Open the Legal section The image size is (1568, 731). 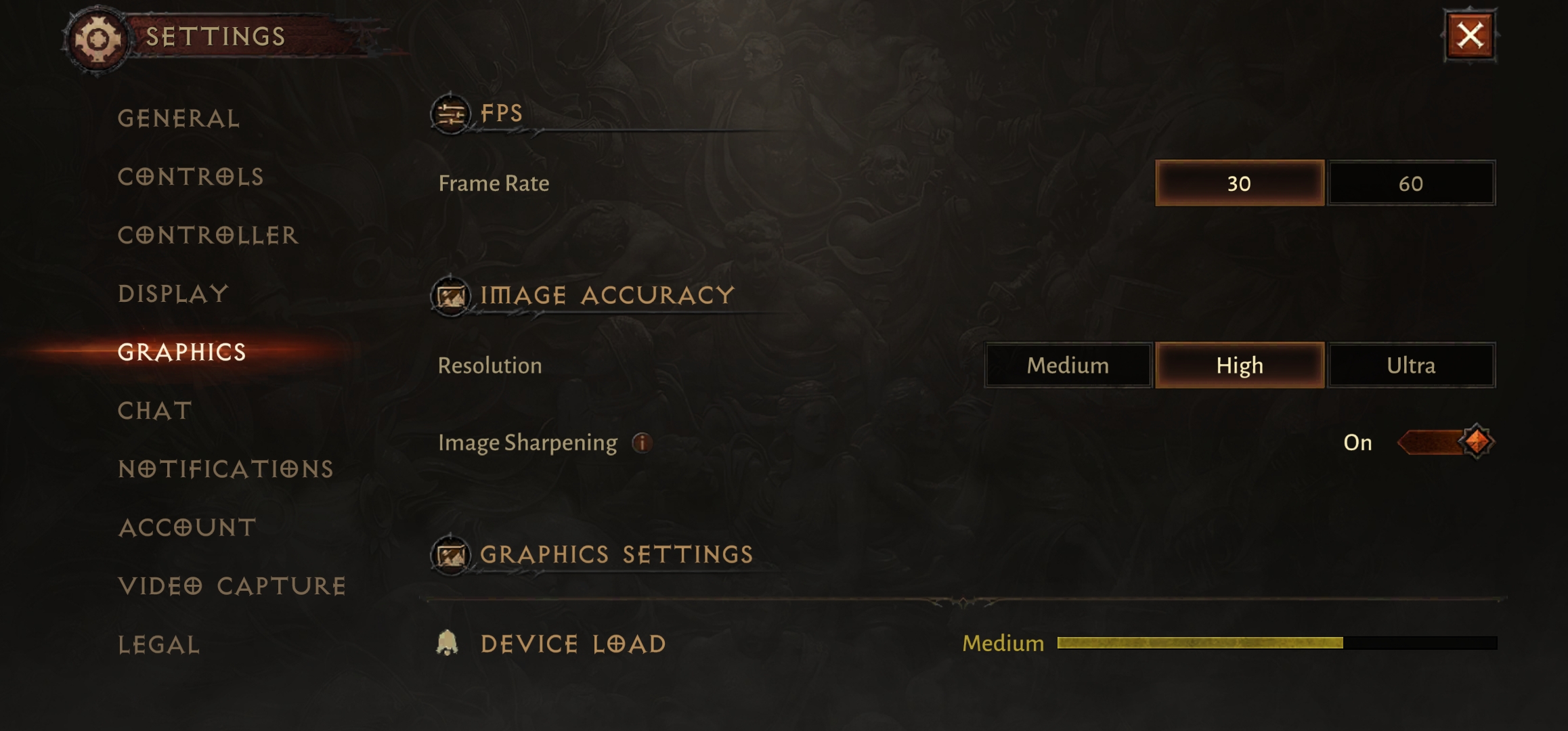[159, 645]
